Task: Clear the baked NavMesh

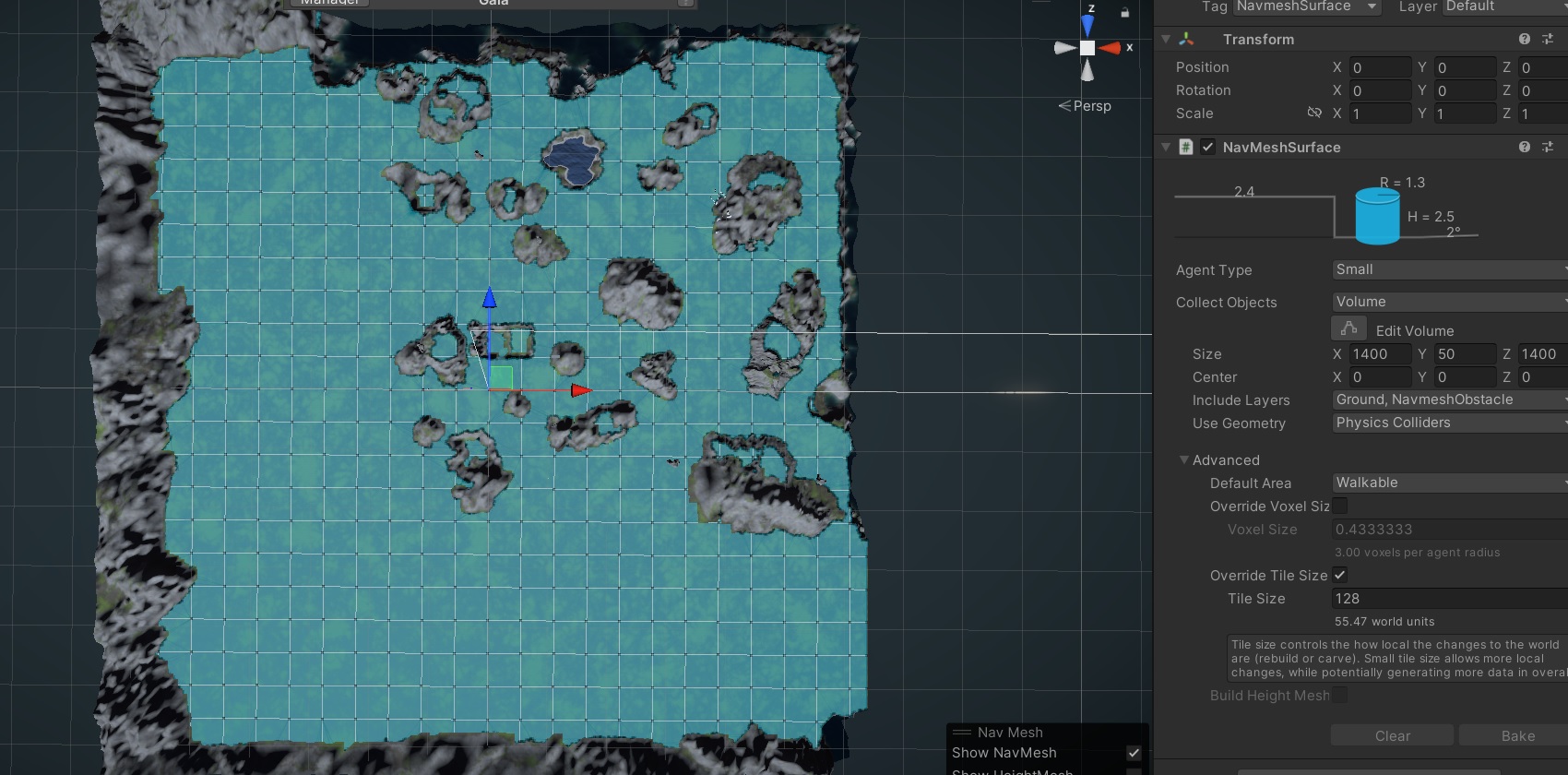Action: 1392,735
